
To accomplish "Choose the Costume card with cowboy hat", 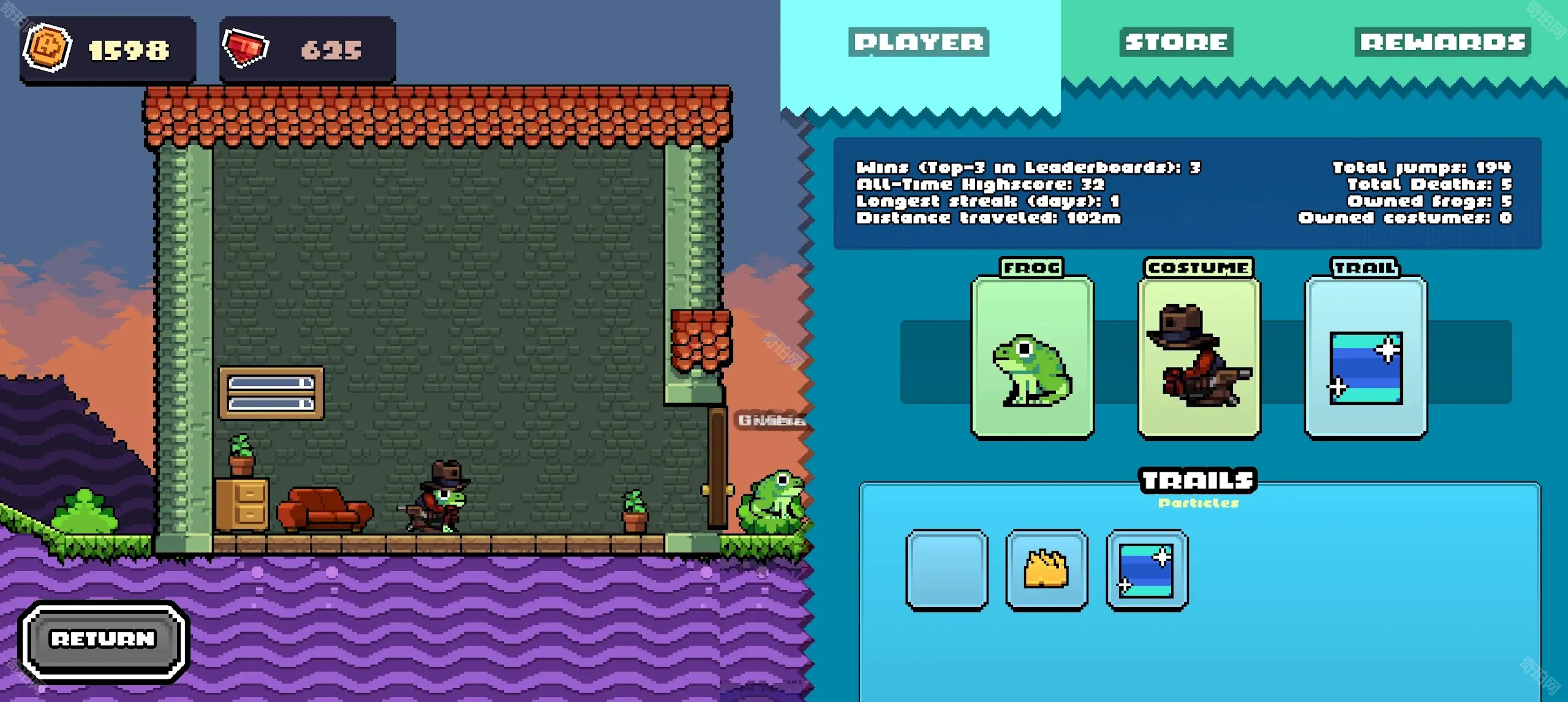I will (x=1199, y=358).
